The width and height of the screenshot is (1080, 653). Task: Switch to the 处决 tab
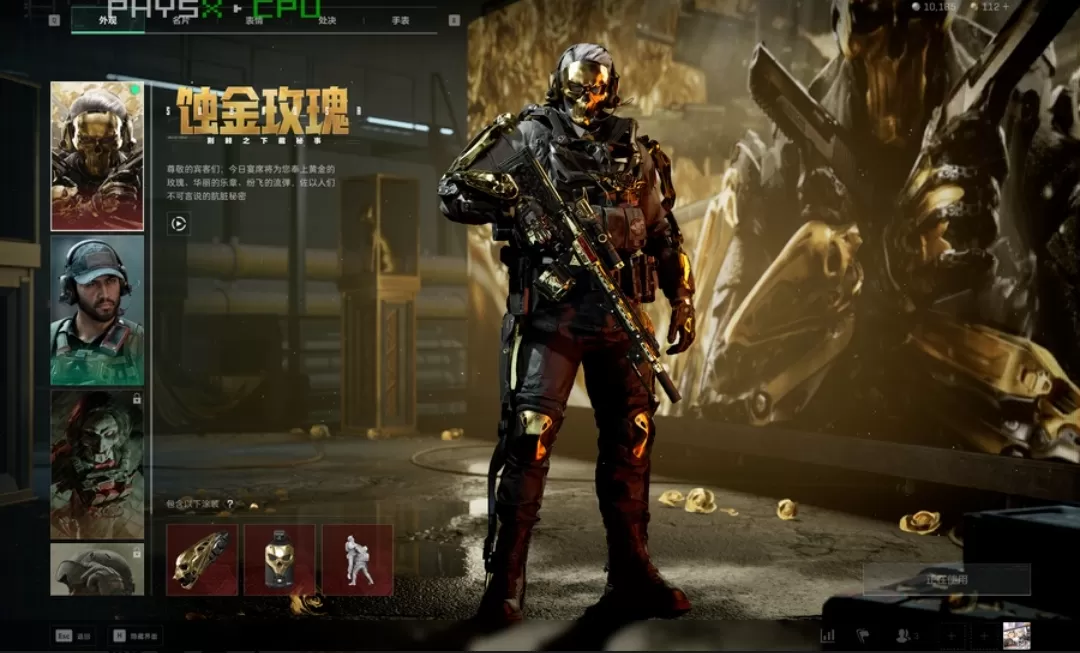tap(327, 20)
